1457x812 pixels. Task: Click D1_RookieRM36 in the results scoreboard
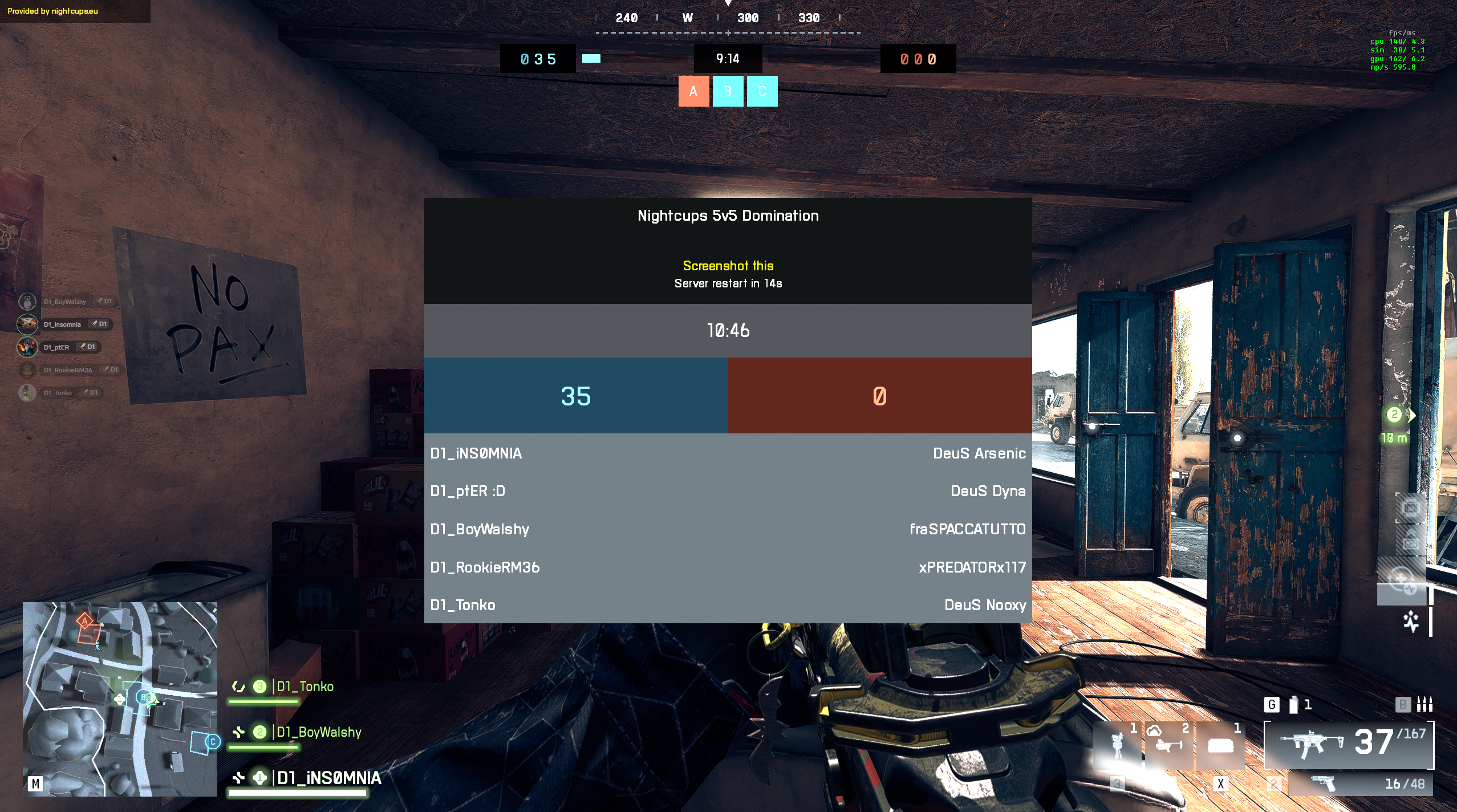485,567
